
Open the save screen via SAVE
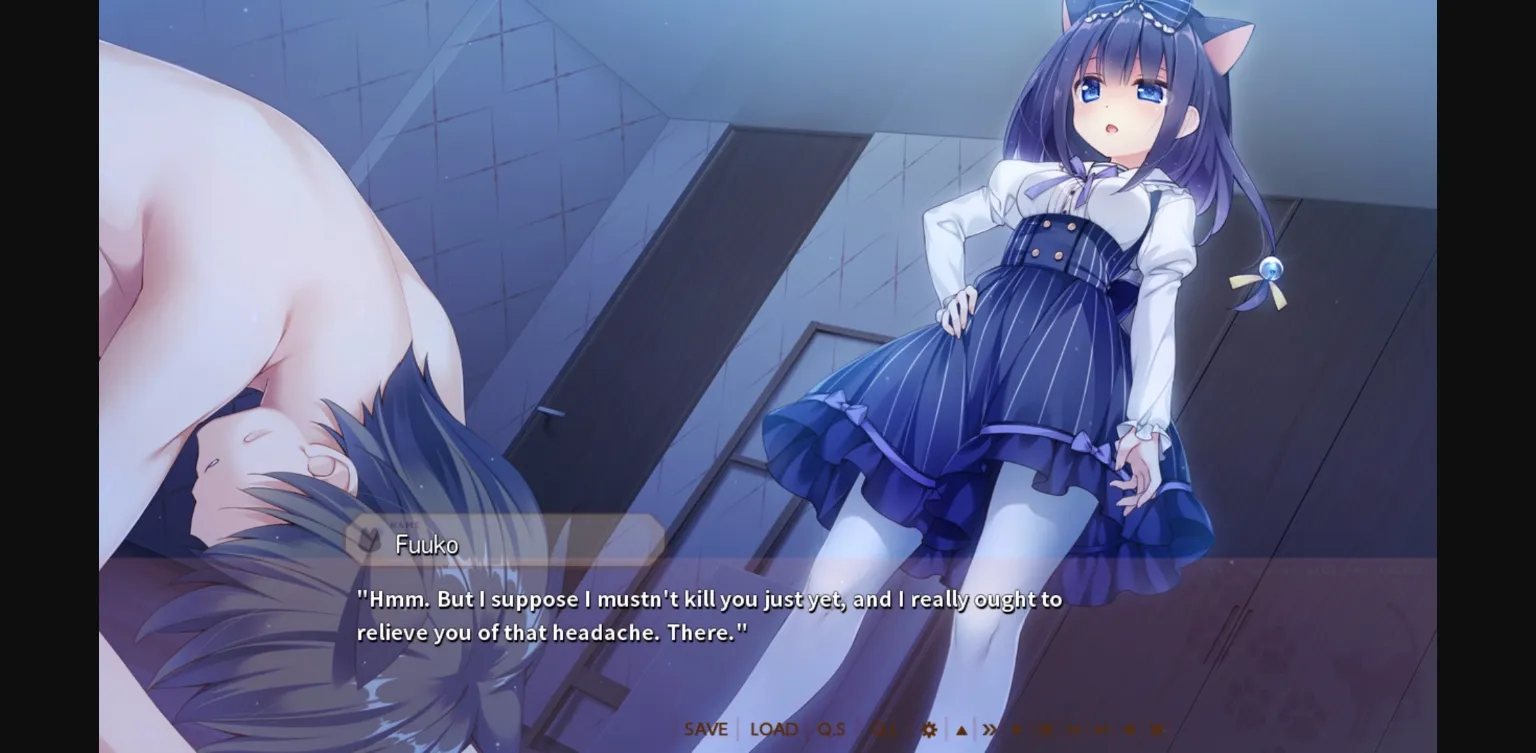(706, 729)
